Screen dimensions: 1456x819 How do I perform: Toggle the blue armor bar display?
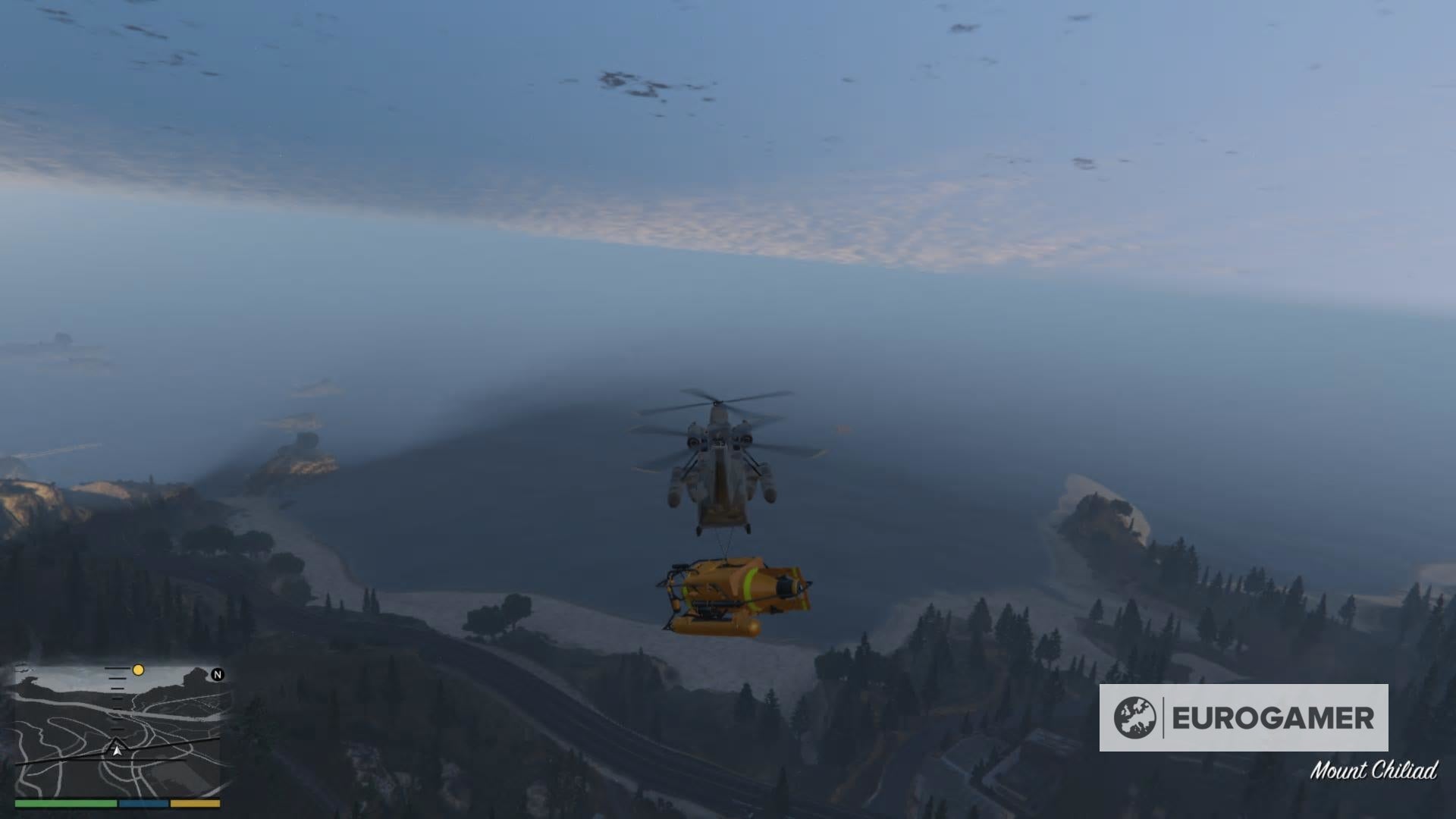pyautogui.click(x=143, y=803)
